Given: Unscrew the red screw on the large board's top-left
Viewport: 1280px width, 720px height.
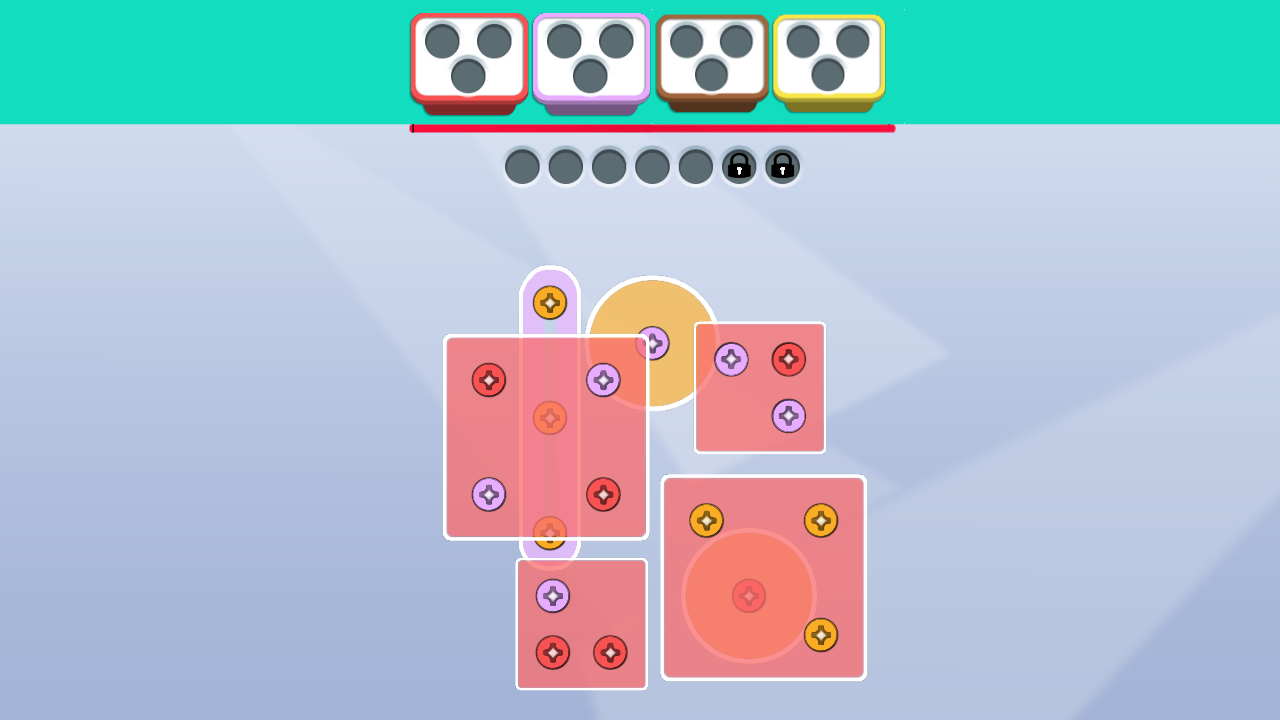Looking at the screenshot, I should [x=489, y=381].
